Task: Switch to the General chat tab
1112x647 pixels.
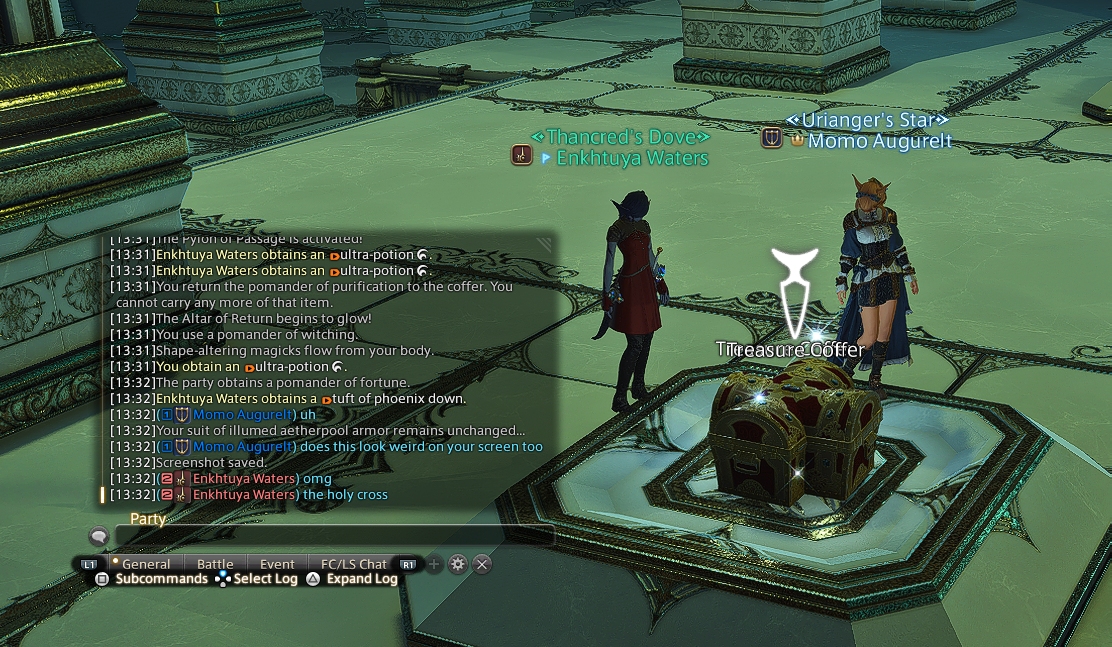Action: pos(146,564)
